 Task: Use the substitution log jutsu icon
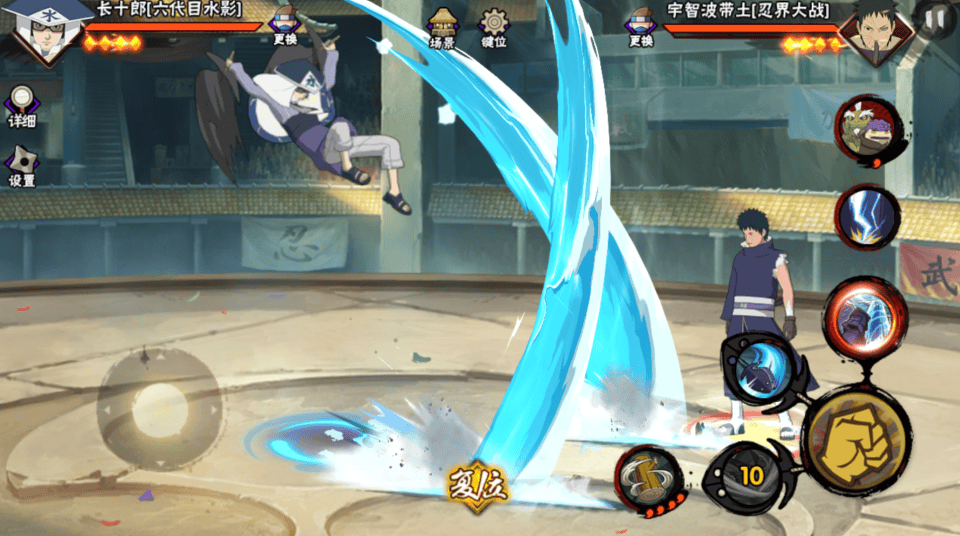click(x=648, y=477)
